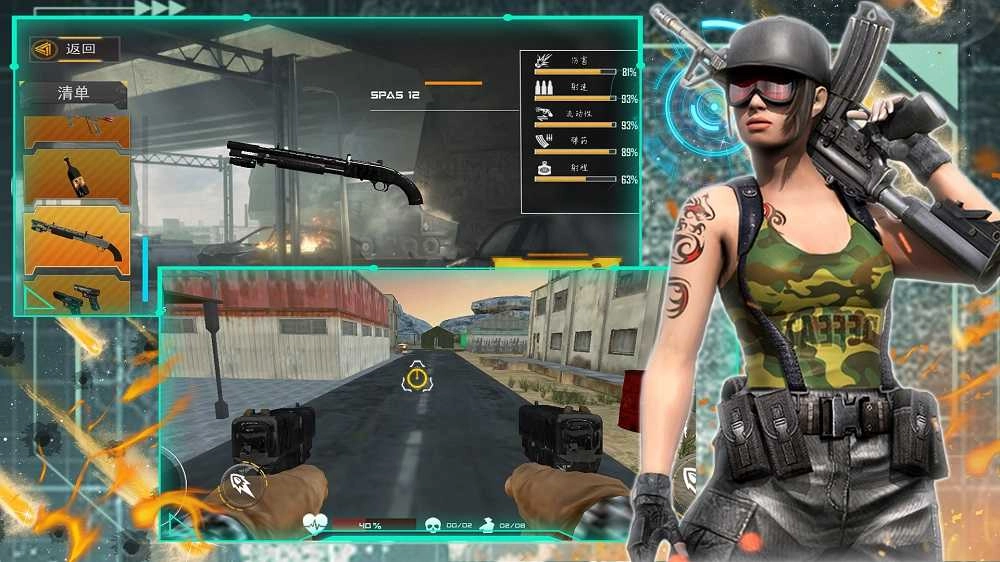Viewport: 1000px width, 562px height.
Task: Select the SPAS shotgun weapon slot
Action: point(76,240)
